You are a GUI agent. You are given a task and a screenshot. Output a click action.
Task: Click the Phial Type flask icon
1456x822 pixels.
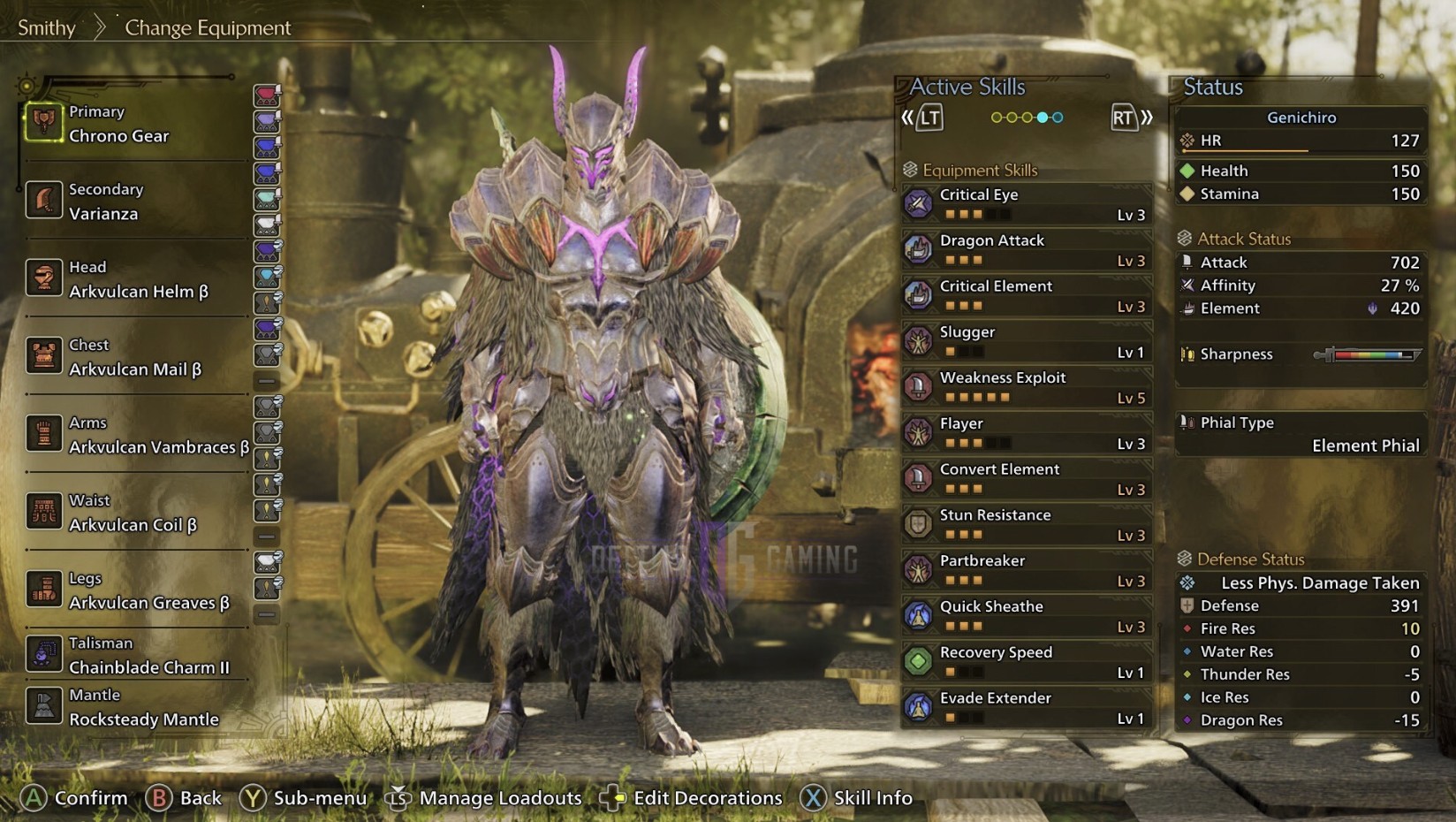click(x=1187, y=422)
